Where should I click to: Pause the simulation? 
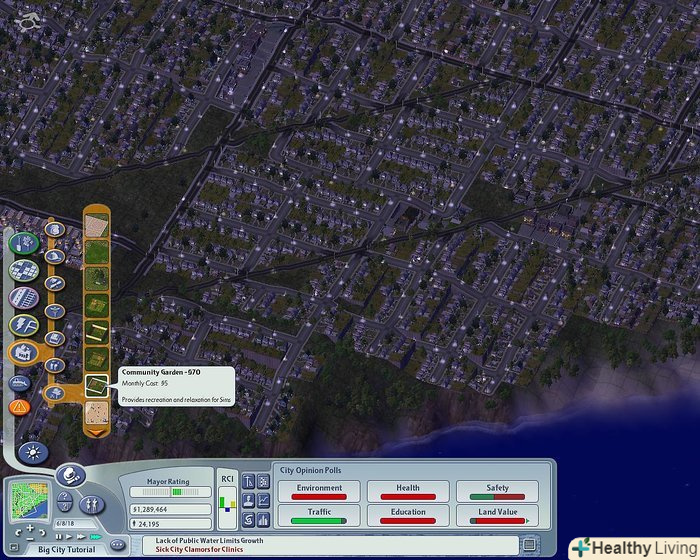[58, 536]
